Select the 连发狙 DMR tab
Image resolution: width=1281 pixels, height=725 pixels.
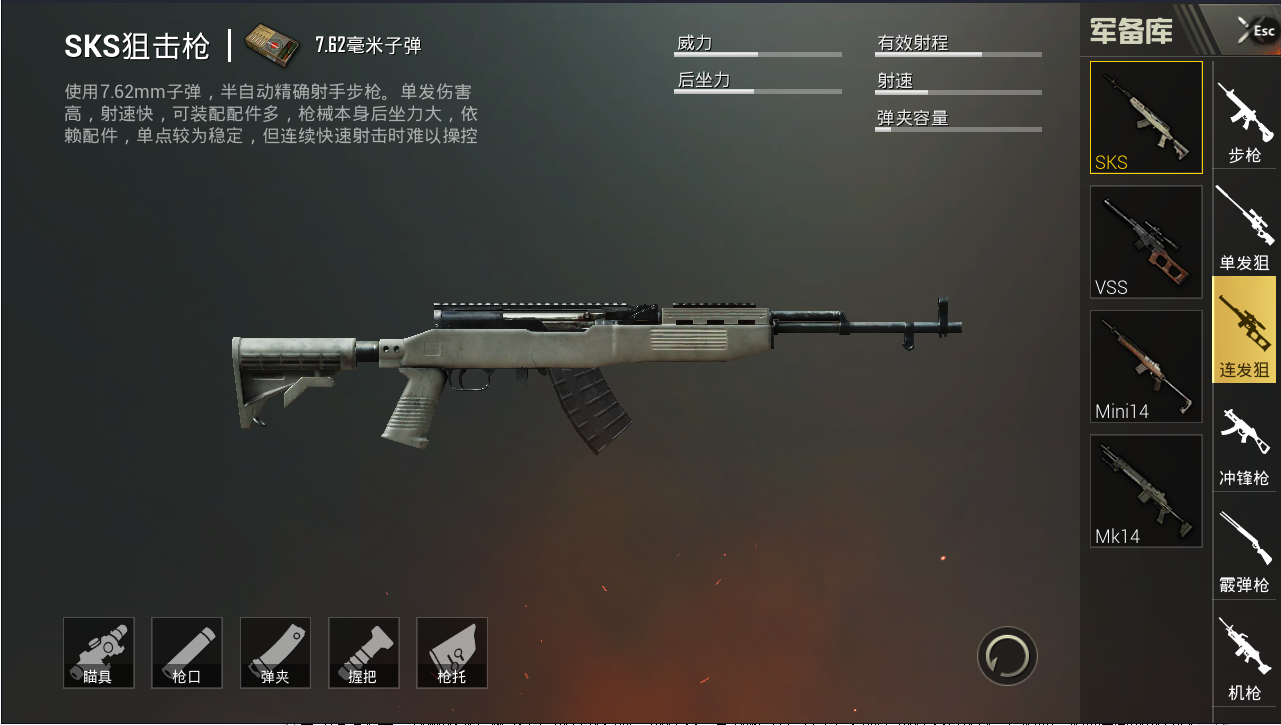[x=1244, y=330]
